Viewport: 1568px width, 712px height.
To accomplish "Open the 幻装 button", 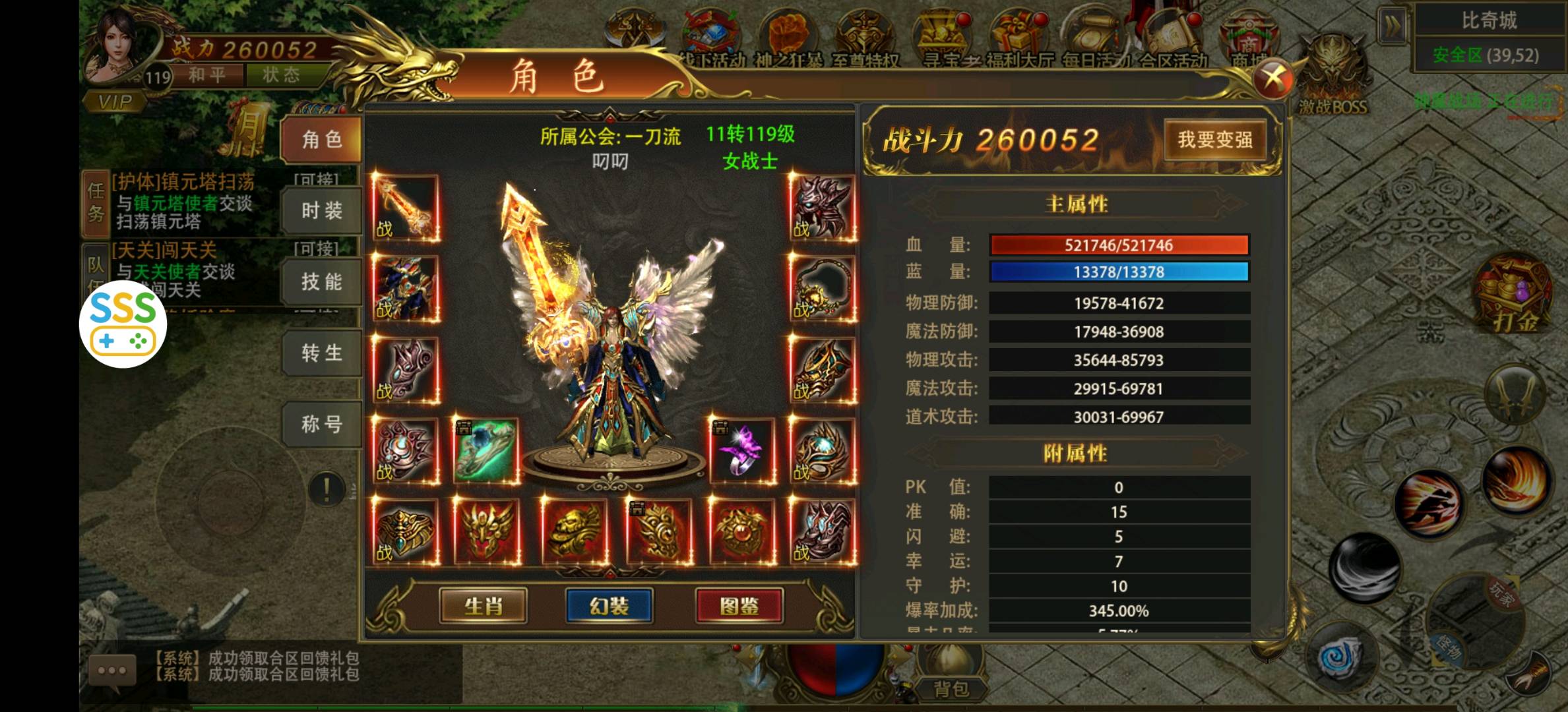I will [609, 606].
